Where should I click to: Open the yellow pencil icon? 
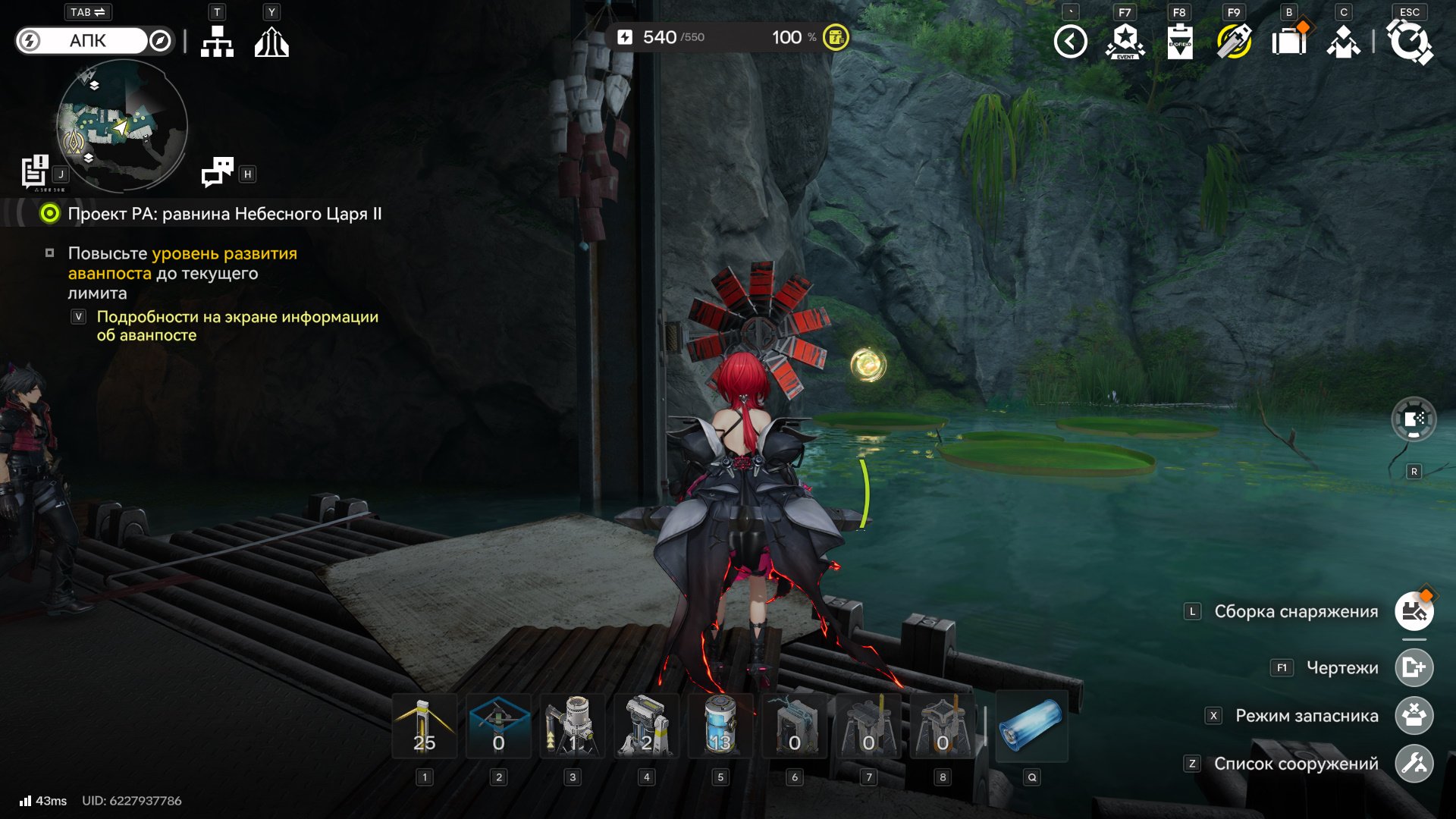click(1234, 42)
